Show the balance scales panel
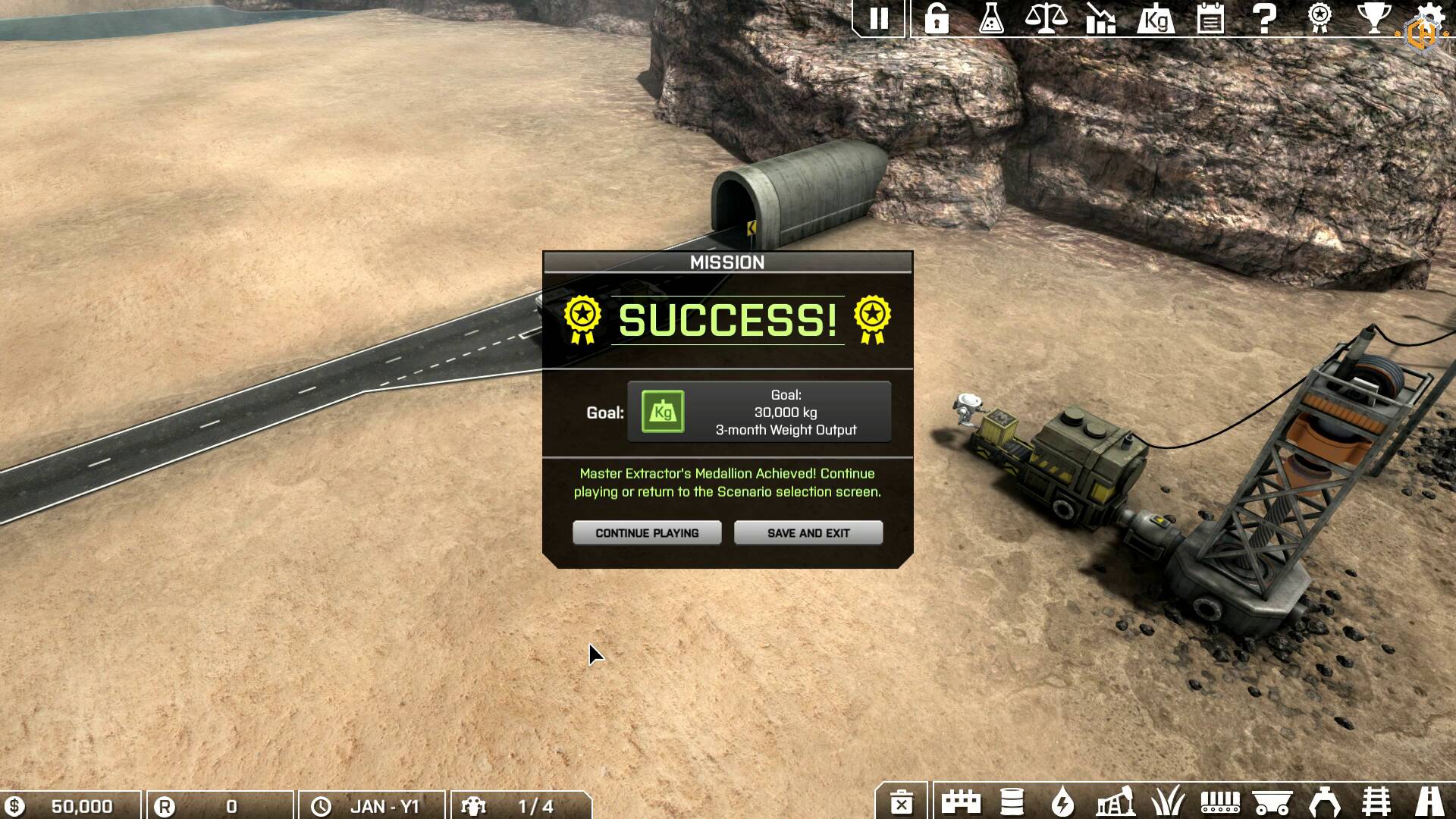The image size is (1456, 819). (x=1046, y=18)
